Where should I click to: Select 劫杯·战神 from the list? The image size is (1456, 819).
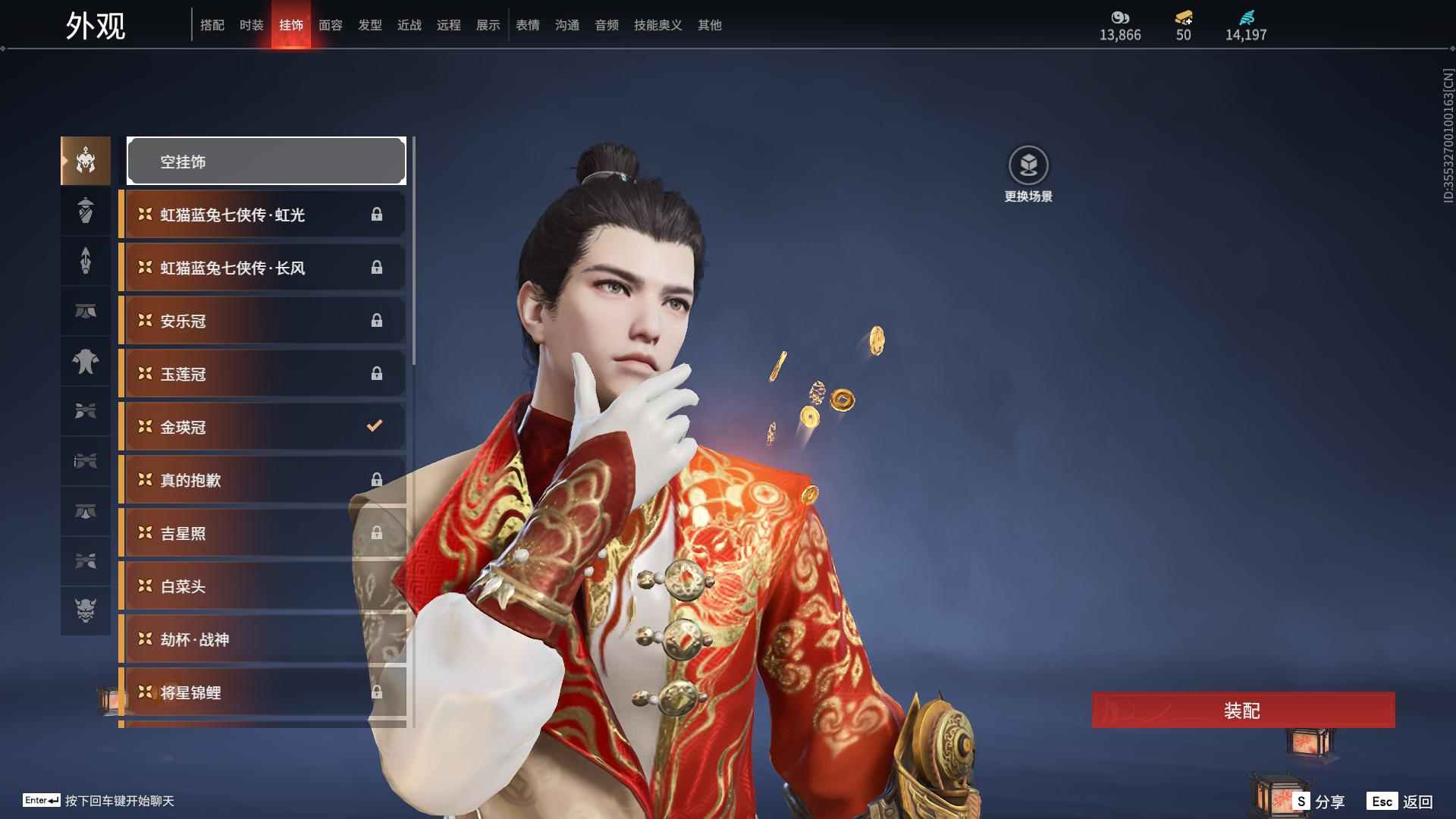pyautogui.click(x=262, y=639)
